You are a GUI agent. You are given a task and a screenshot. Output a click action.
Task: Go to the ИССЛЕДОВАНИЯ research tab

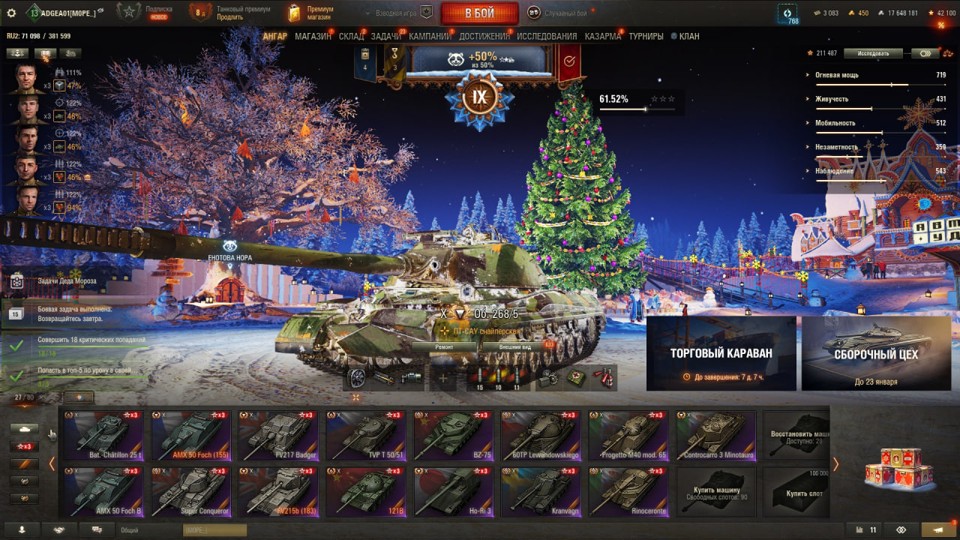(547, 36)
